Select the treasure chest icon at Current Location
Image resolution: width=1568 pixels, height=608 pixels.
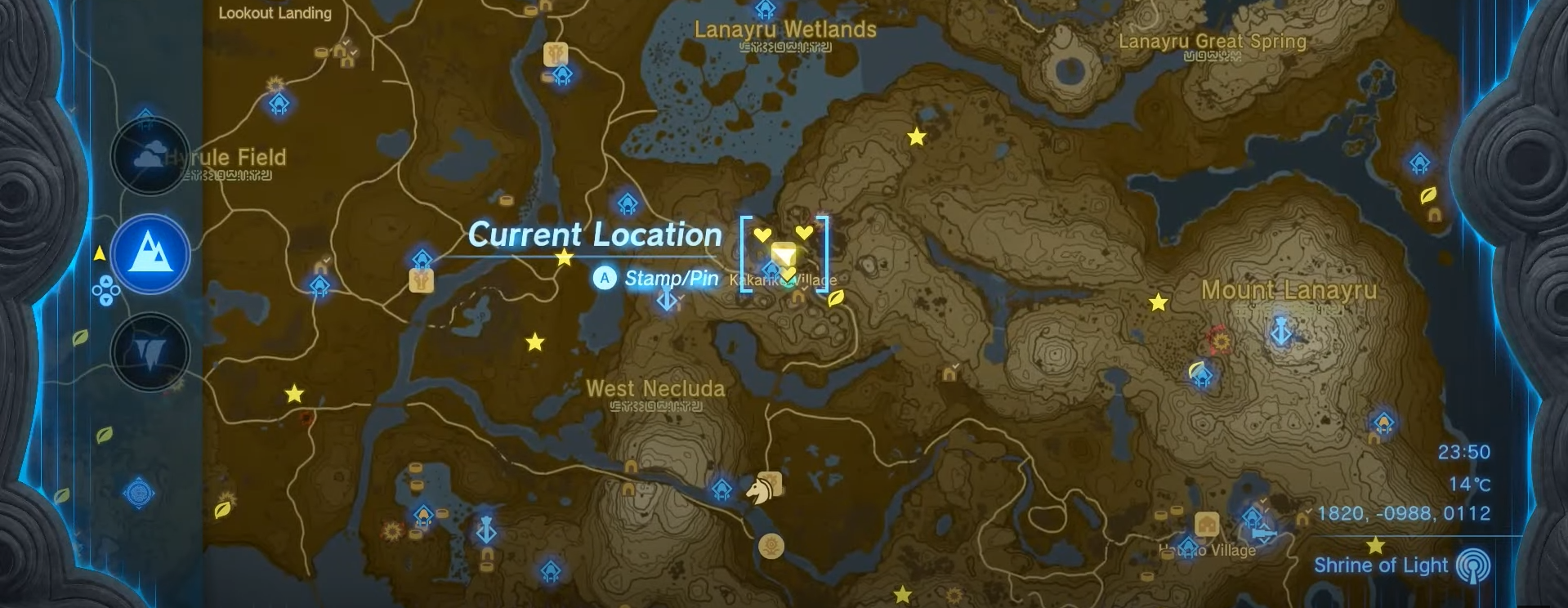[x=784, y=253]
